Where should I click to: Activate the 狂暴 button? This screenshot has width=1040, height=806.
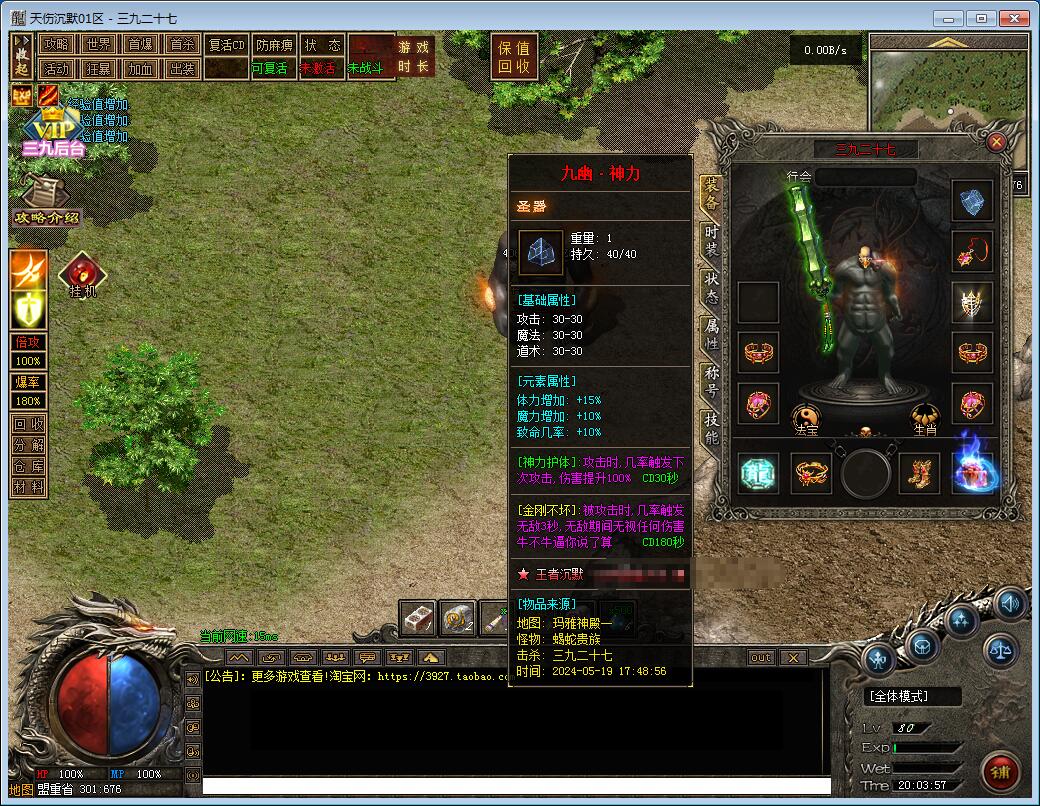coord(99,69)
